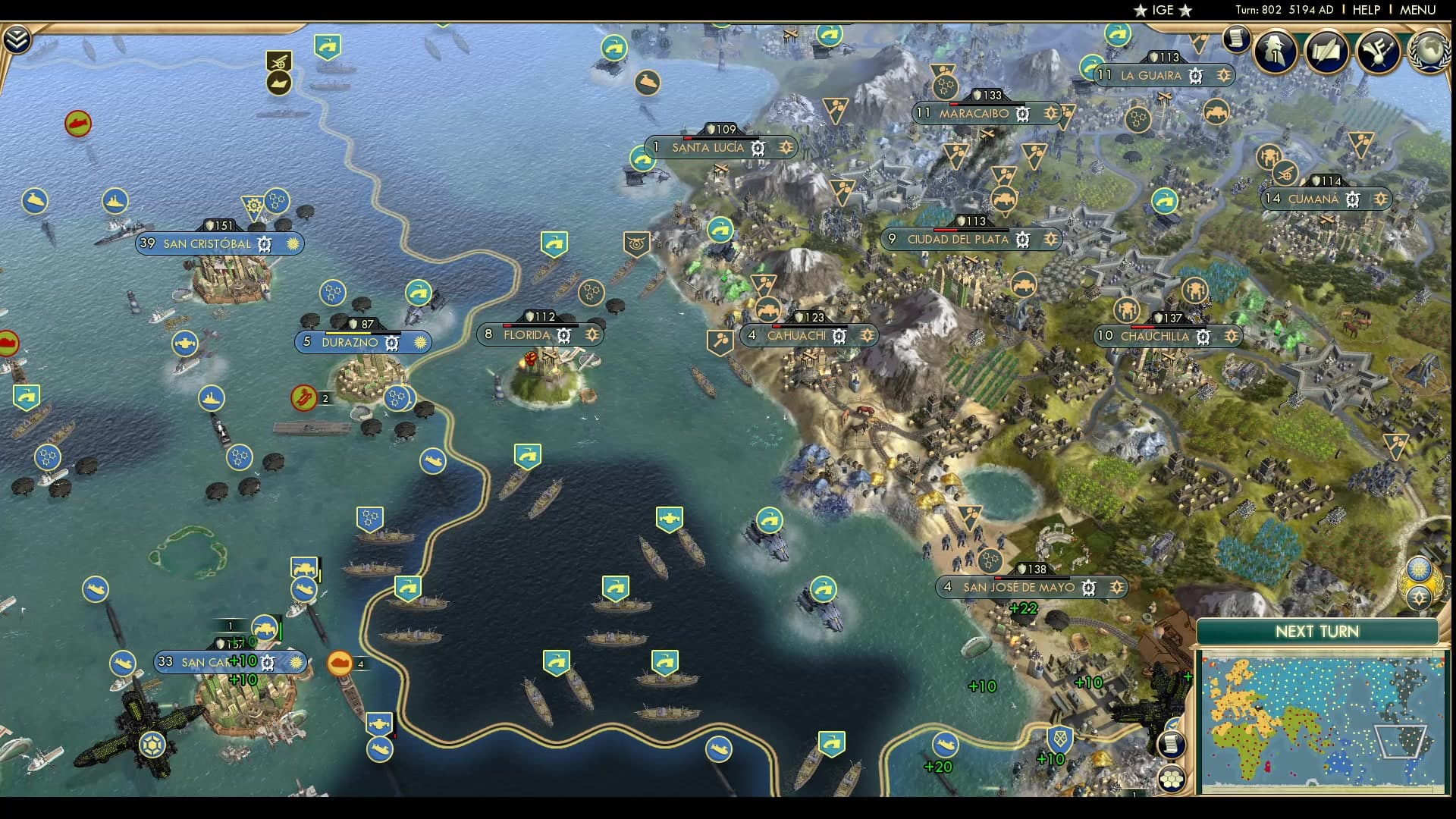The height and width of the screenshot is (819, 1456).
Task: Click the HELP link in the top bar
Action: tap(1365, 10)
